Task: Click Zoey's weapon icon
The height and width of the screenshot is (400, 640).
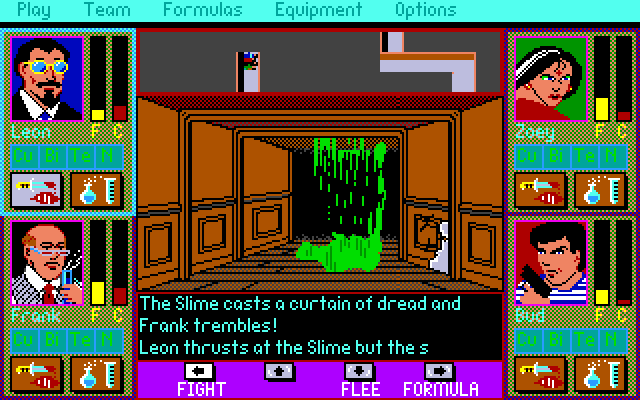Action: [540, 190]
